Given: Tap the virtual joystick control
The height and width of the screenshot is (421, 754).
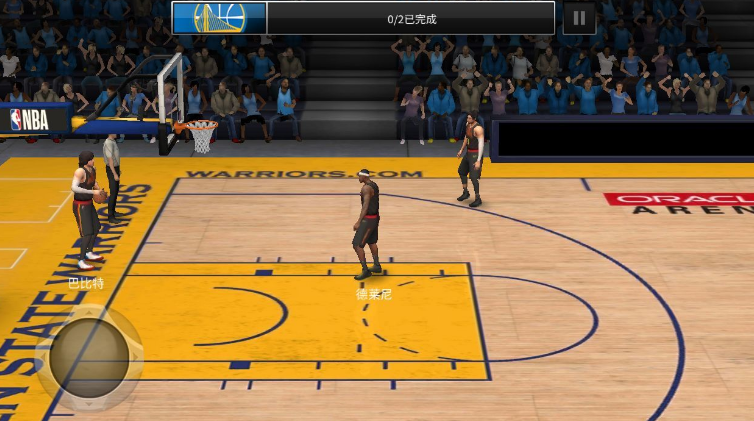Looking at the screenshot, I should (89, 357).
